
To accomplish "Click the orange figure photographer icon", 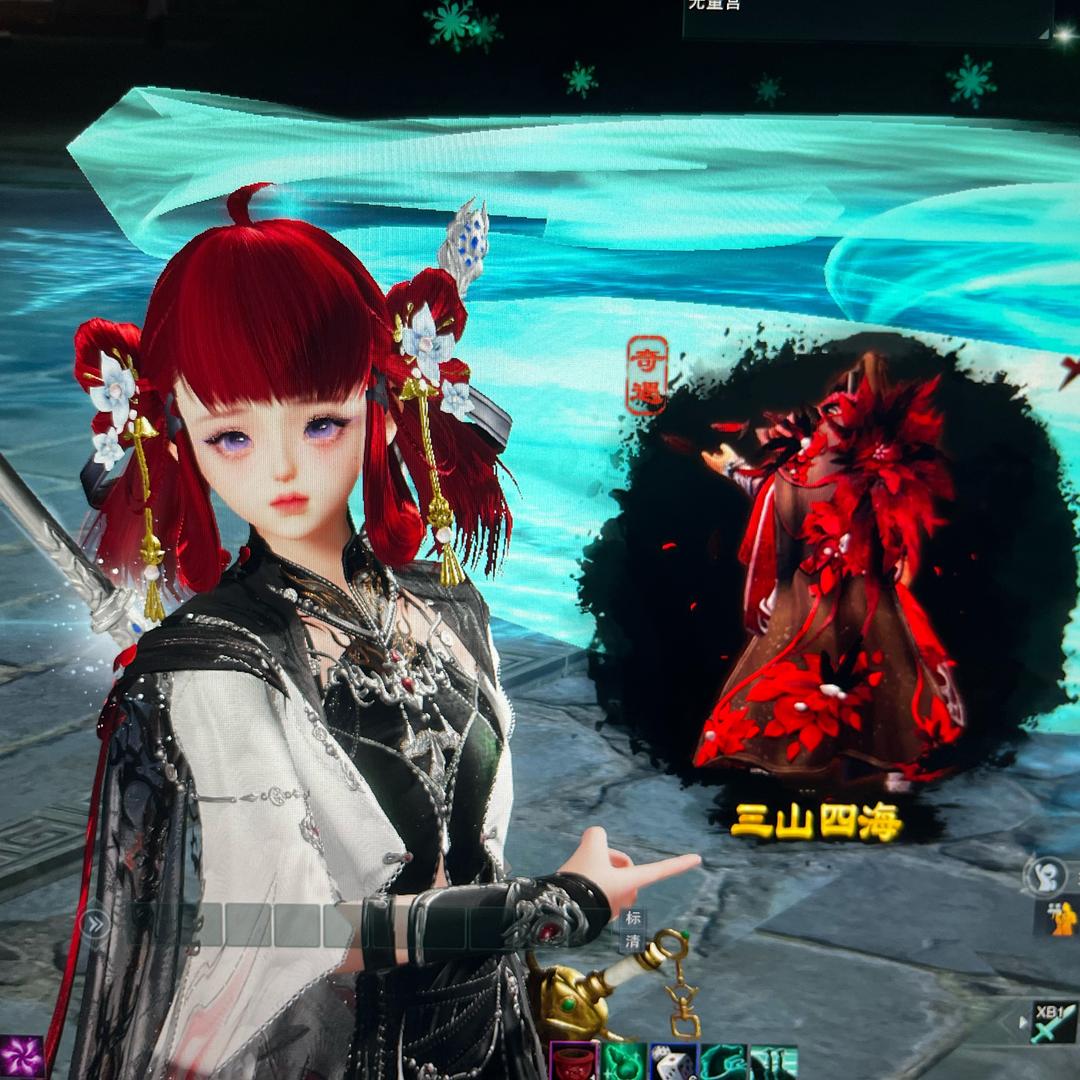I will coord(1063,917).
